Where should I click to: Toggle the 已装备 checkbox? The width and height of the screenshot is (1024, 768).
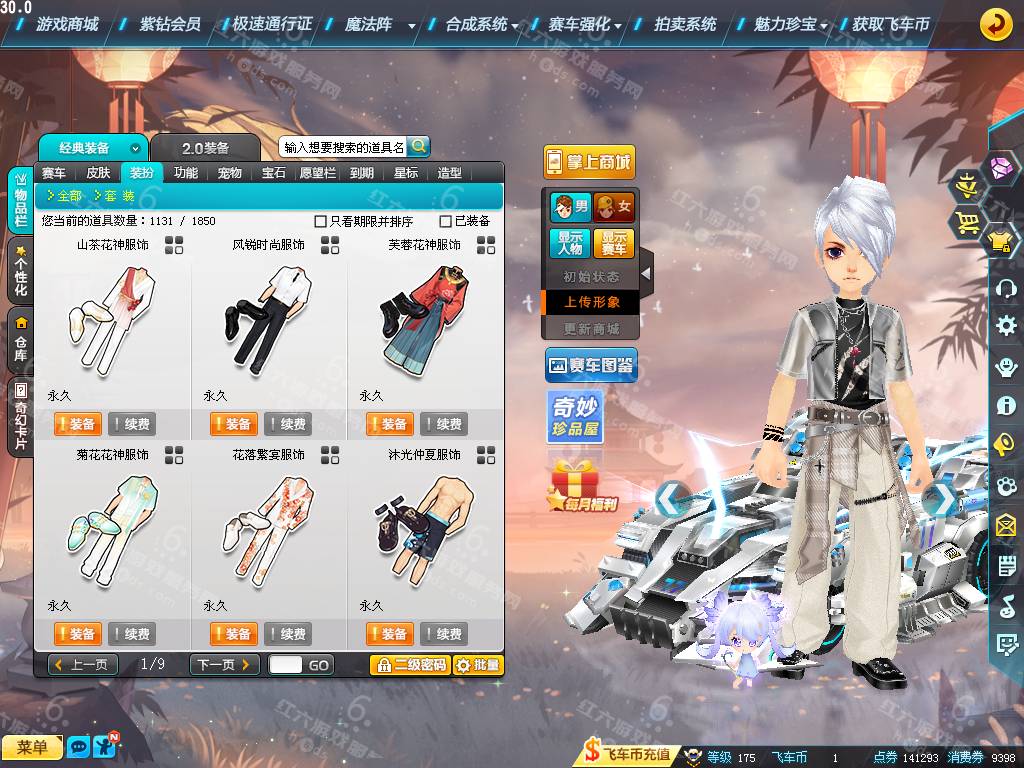[x=446, y=221]
